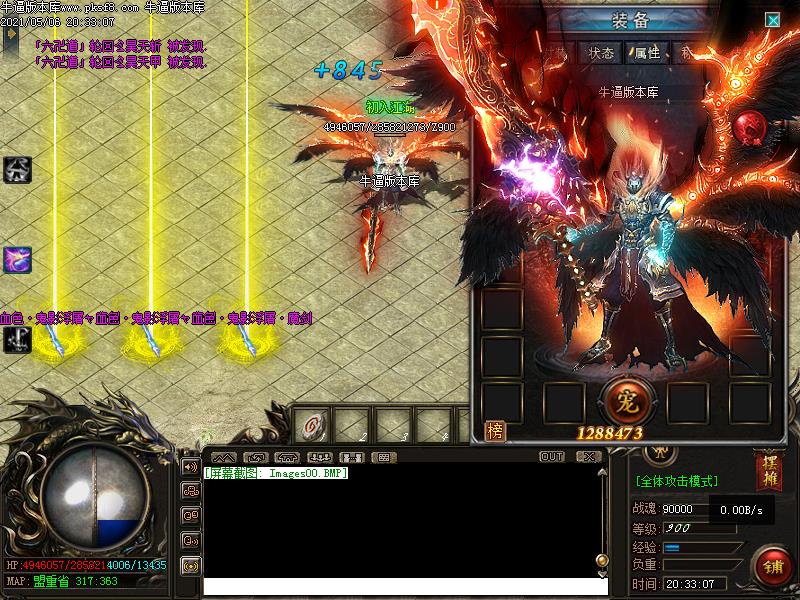Open the red 铺 shop button
The image size is (800, 600).
[x=772, y=566]
